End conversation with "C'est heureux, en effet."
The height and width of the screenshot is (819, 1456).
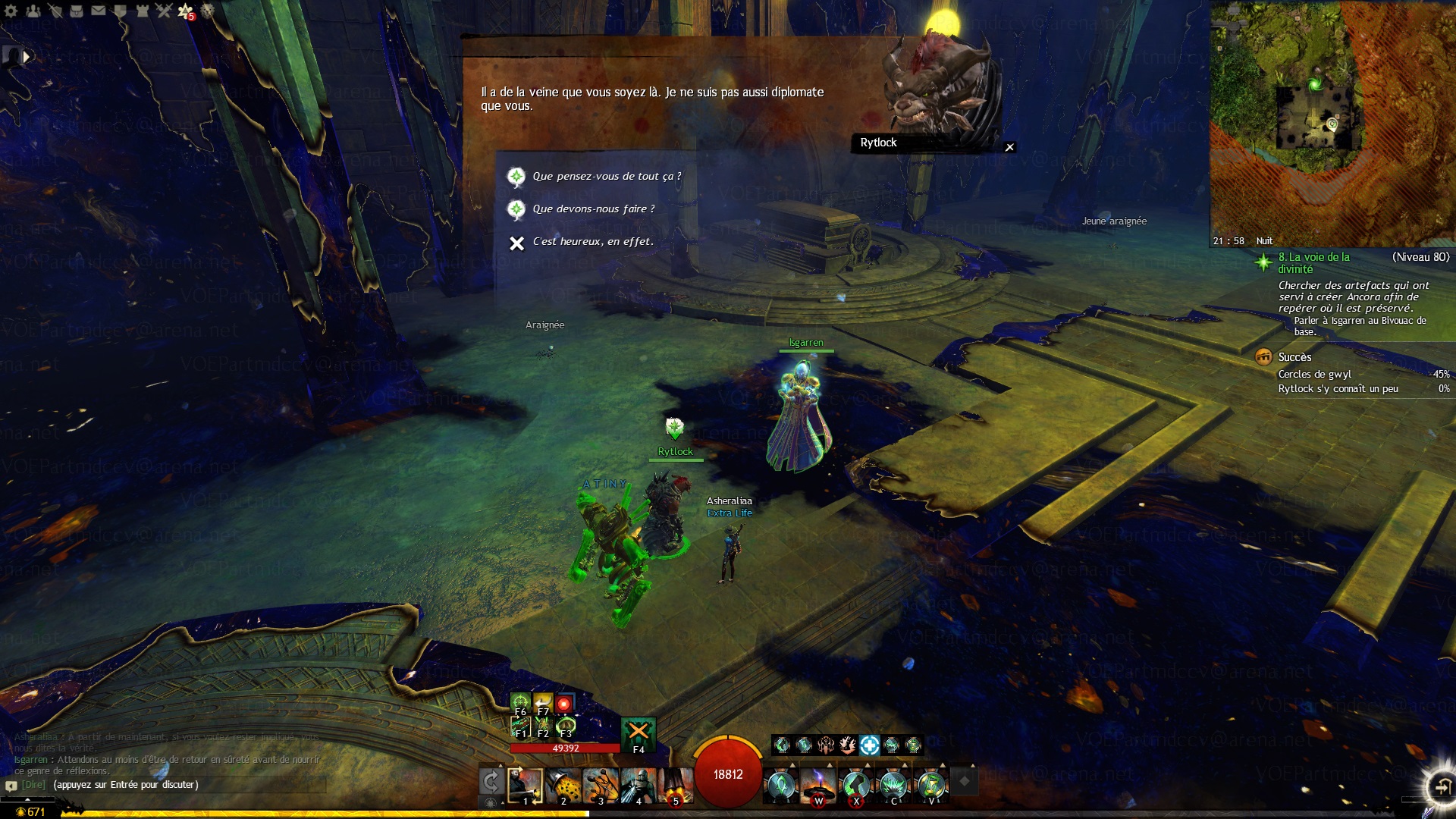click(x=592, y=242)
